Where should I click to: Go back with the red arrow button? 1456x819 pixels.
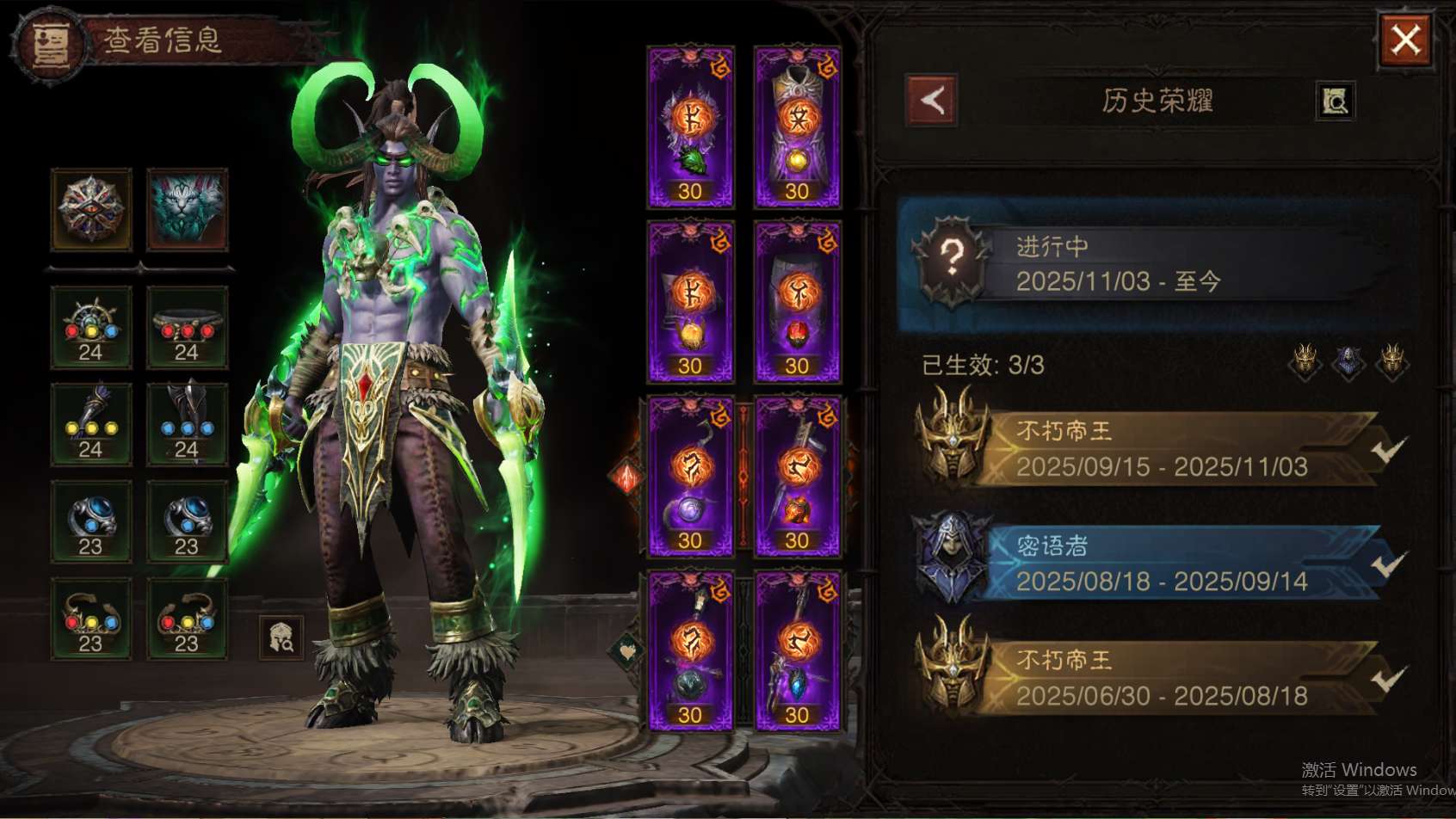point(932,101)
